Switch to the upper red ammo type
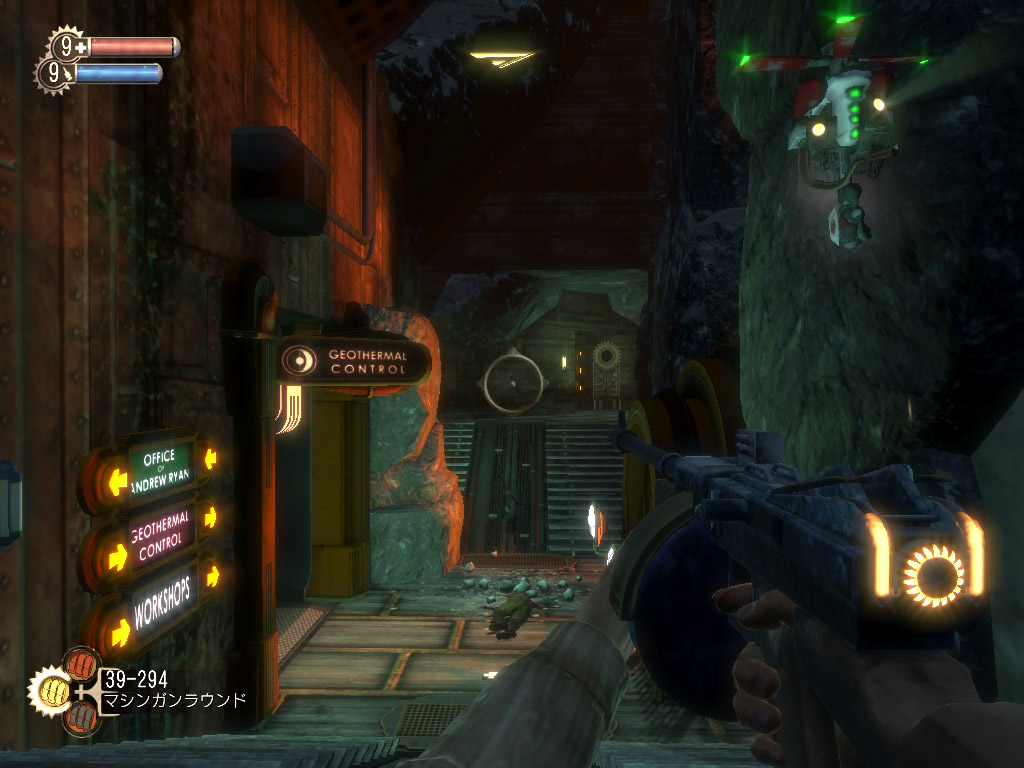 (81, 664)
